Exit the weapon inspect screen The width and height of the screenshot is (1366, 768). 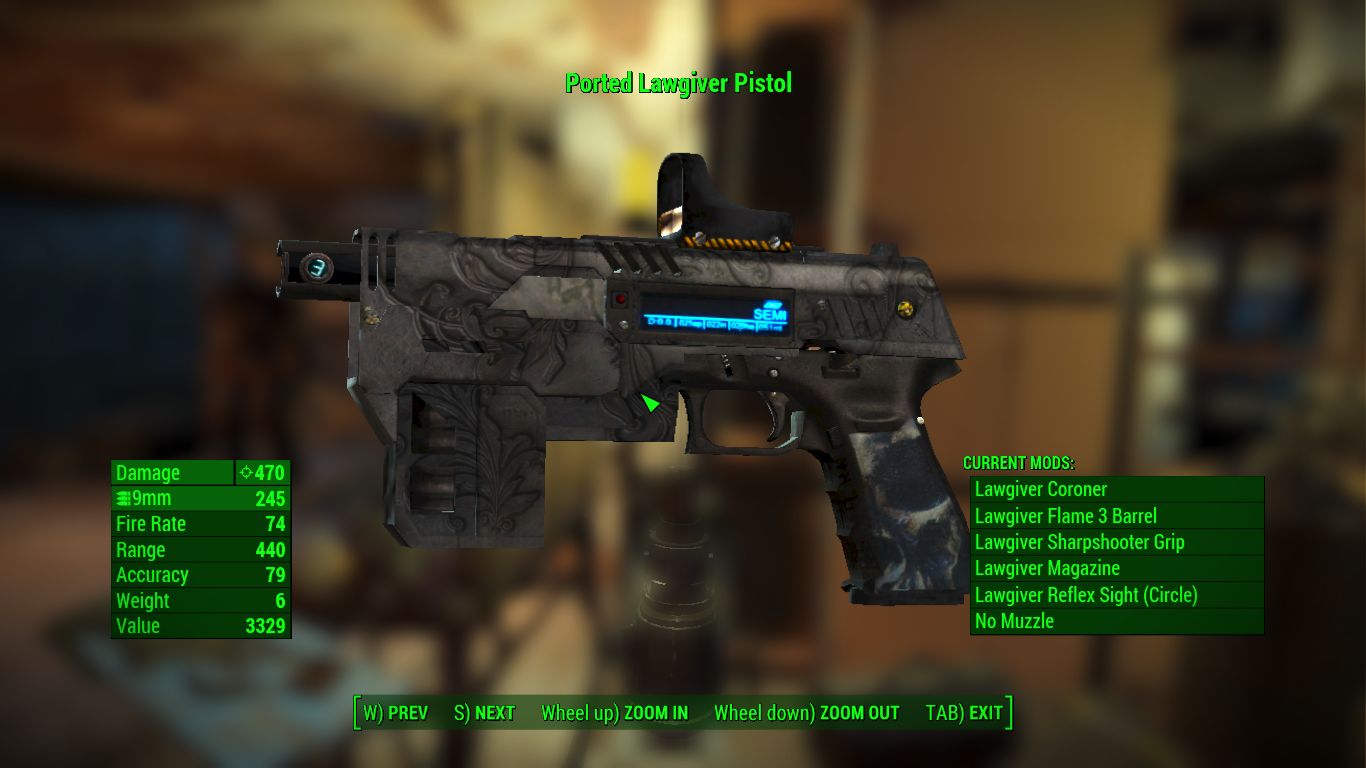964,713
